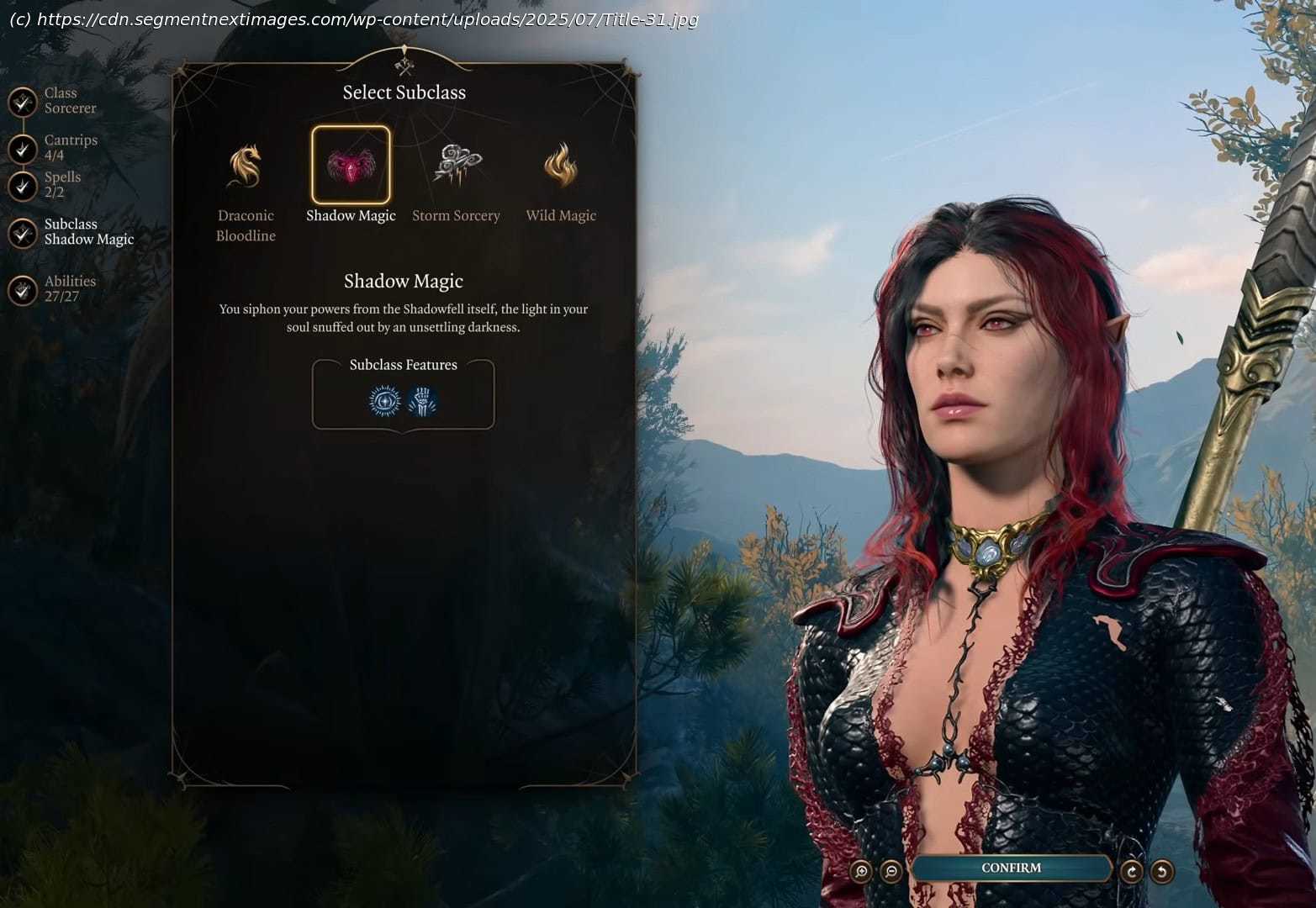This screenshot has height=908, width=1316.
Task: Rotate the character clockwise
Action: coord(1132,871)
